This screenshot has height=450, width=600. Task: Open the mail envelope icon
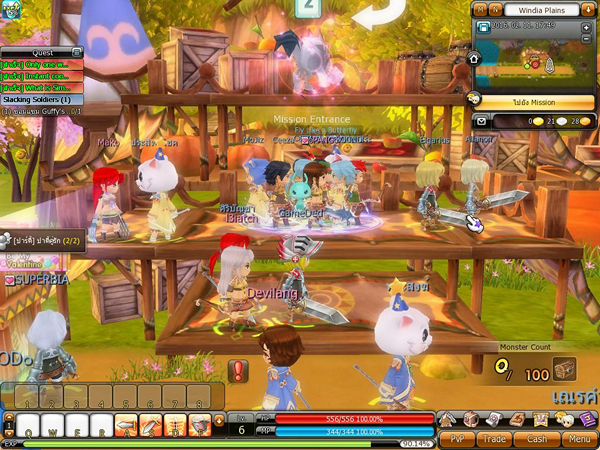click(x=482, y=121)
